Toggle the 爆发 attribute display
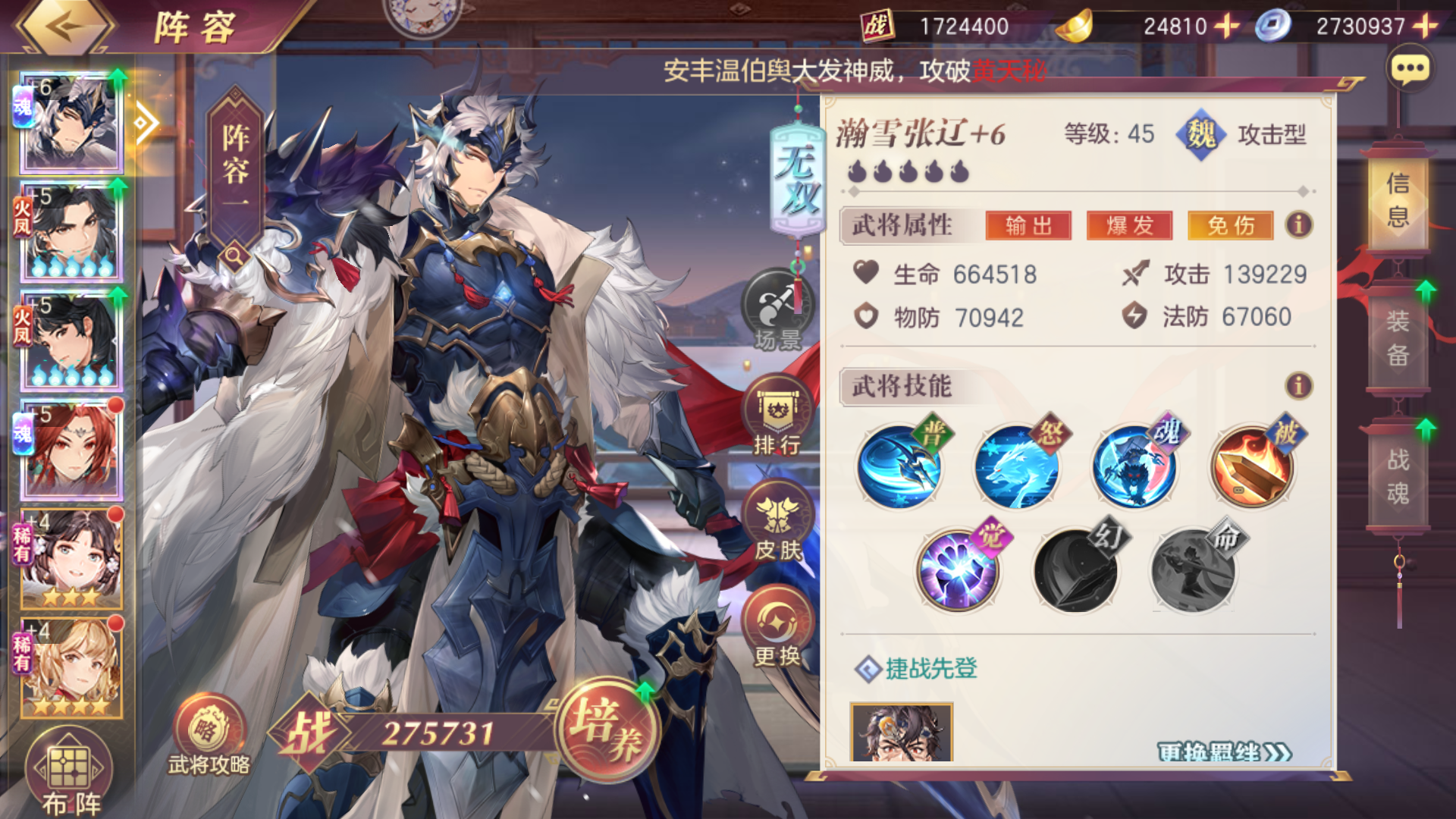 1130,226
